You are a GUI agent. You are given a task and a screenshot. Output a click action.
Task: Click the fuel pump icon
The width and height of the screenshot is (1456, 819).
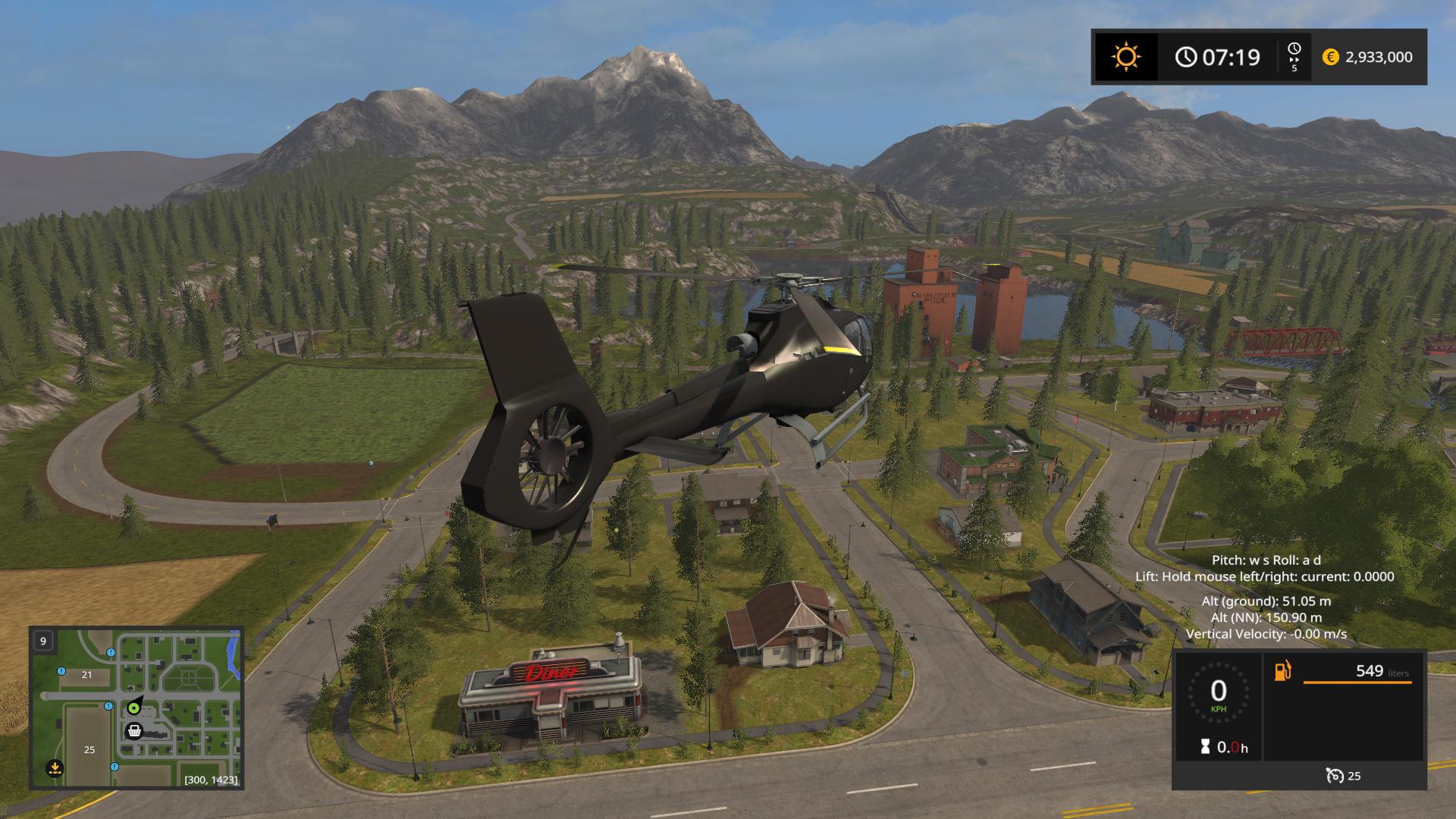point(1283,671)
